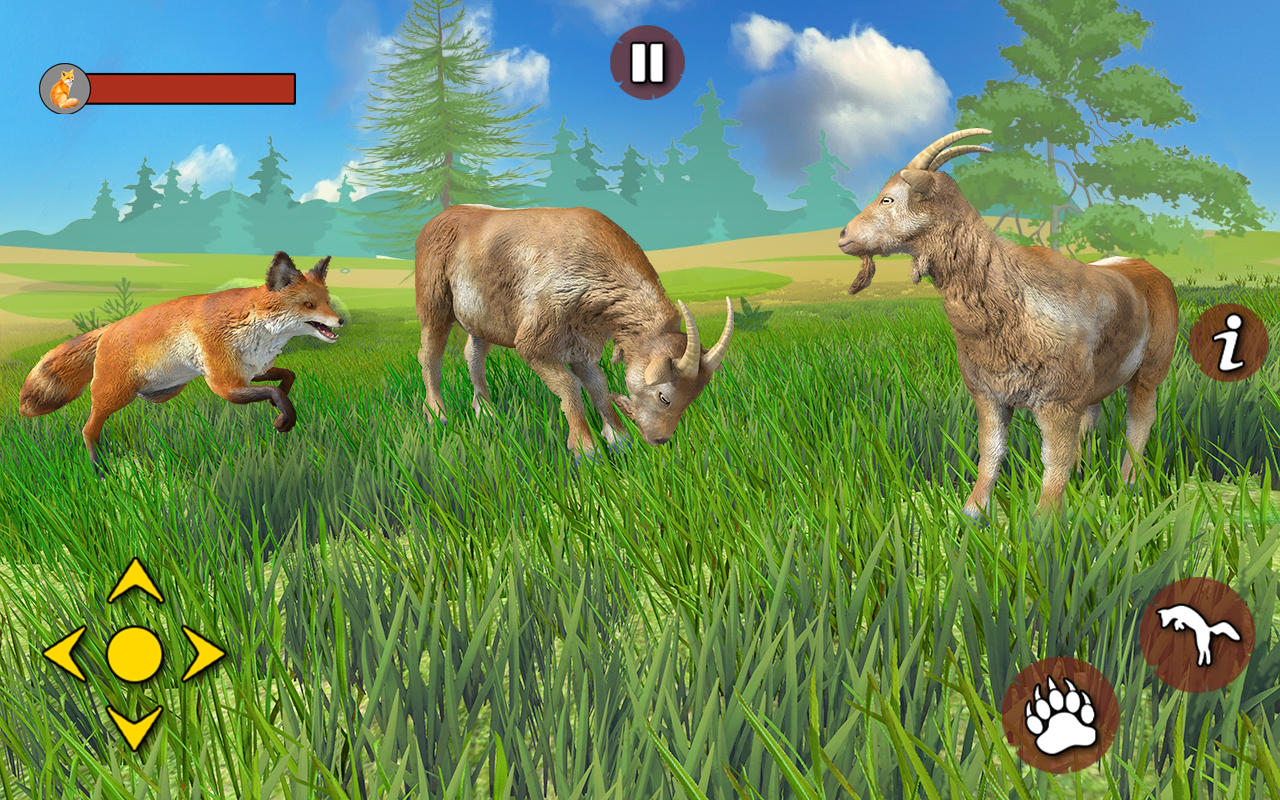
Task: Toggle pause using the top pause button
Action: click(646, 60)
